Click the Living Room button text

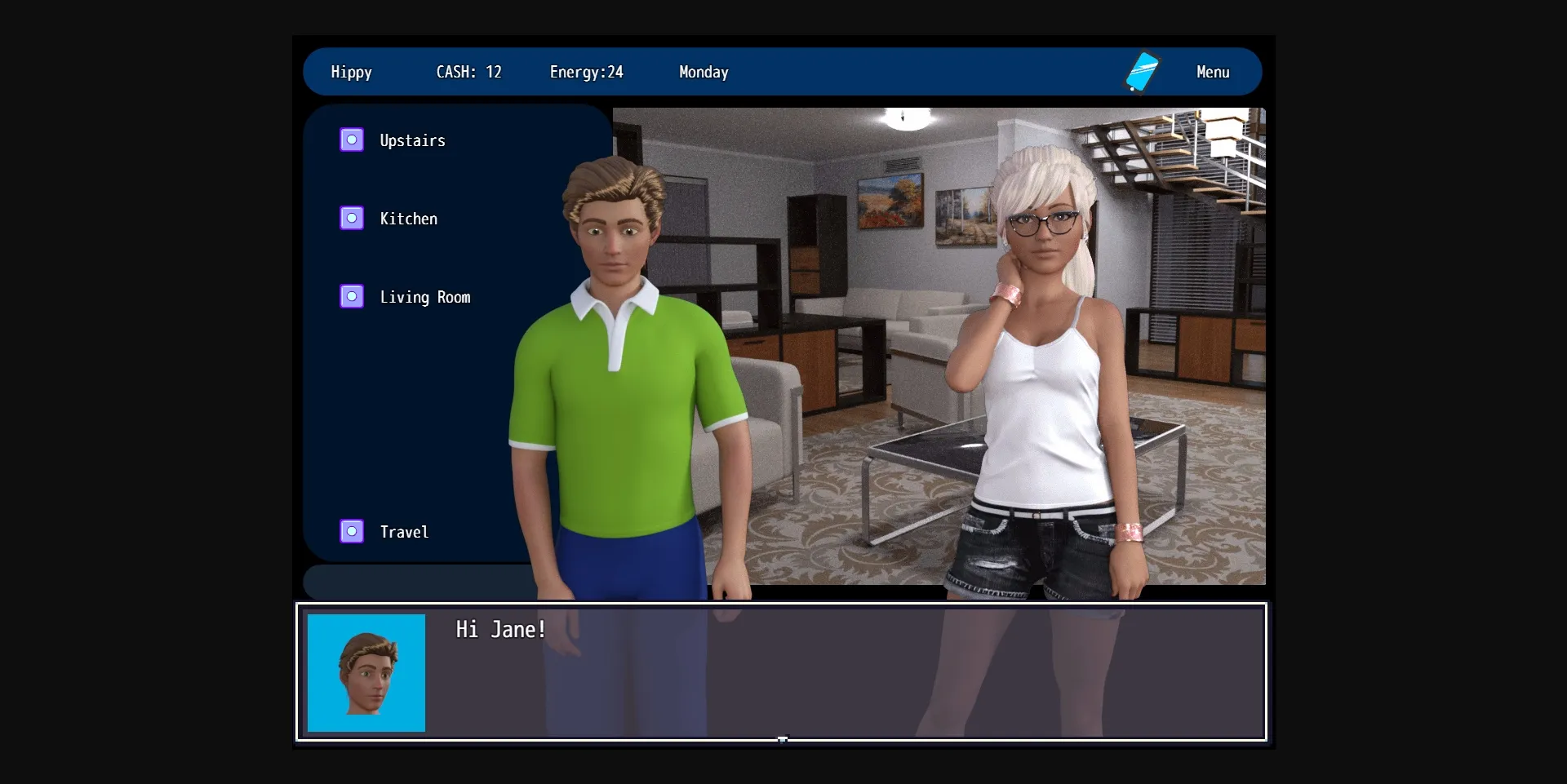tap(425, 297)
